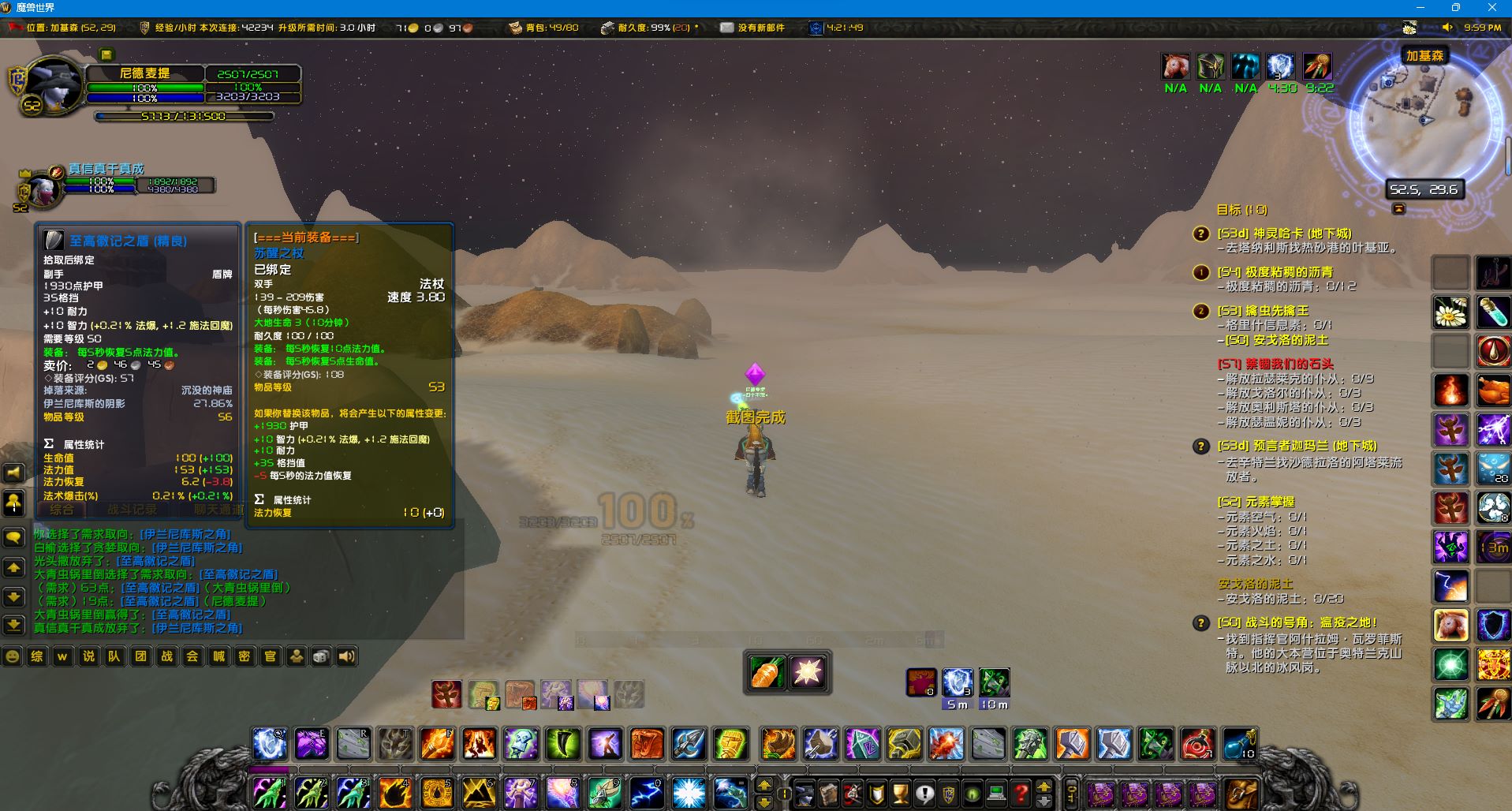Collapse the quest objectives tracker arrow
Screen dimensions: 1512x811
pos(1398,209)
